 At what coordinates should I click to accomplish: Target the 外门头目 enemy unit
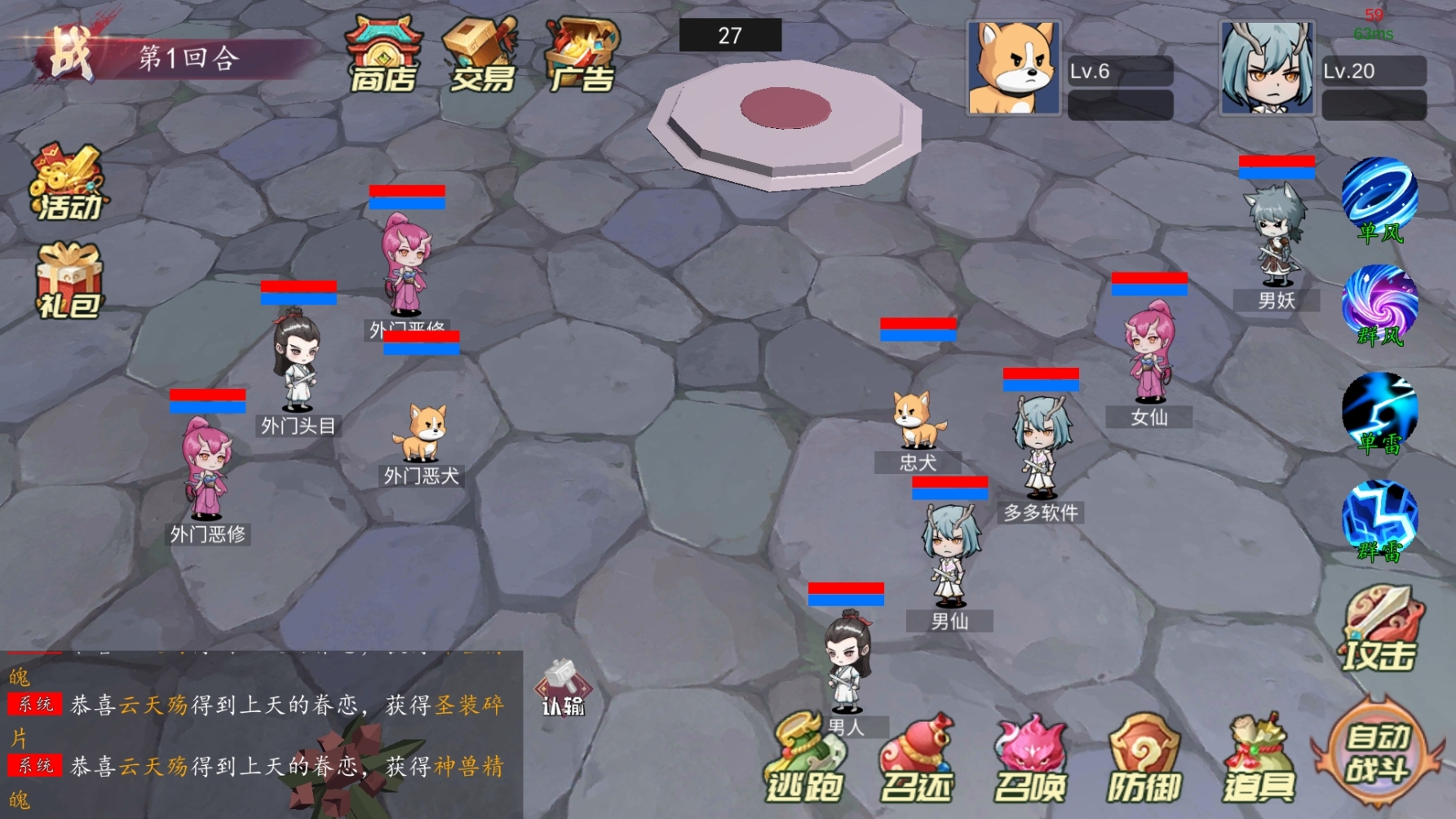click(297, 363)
